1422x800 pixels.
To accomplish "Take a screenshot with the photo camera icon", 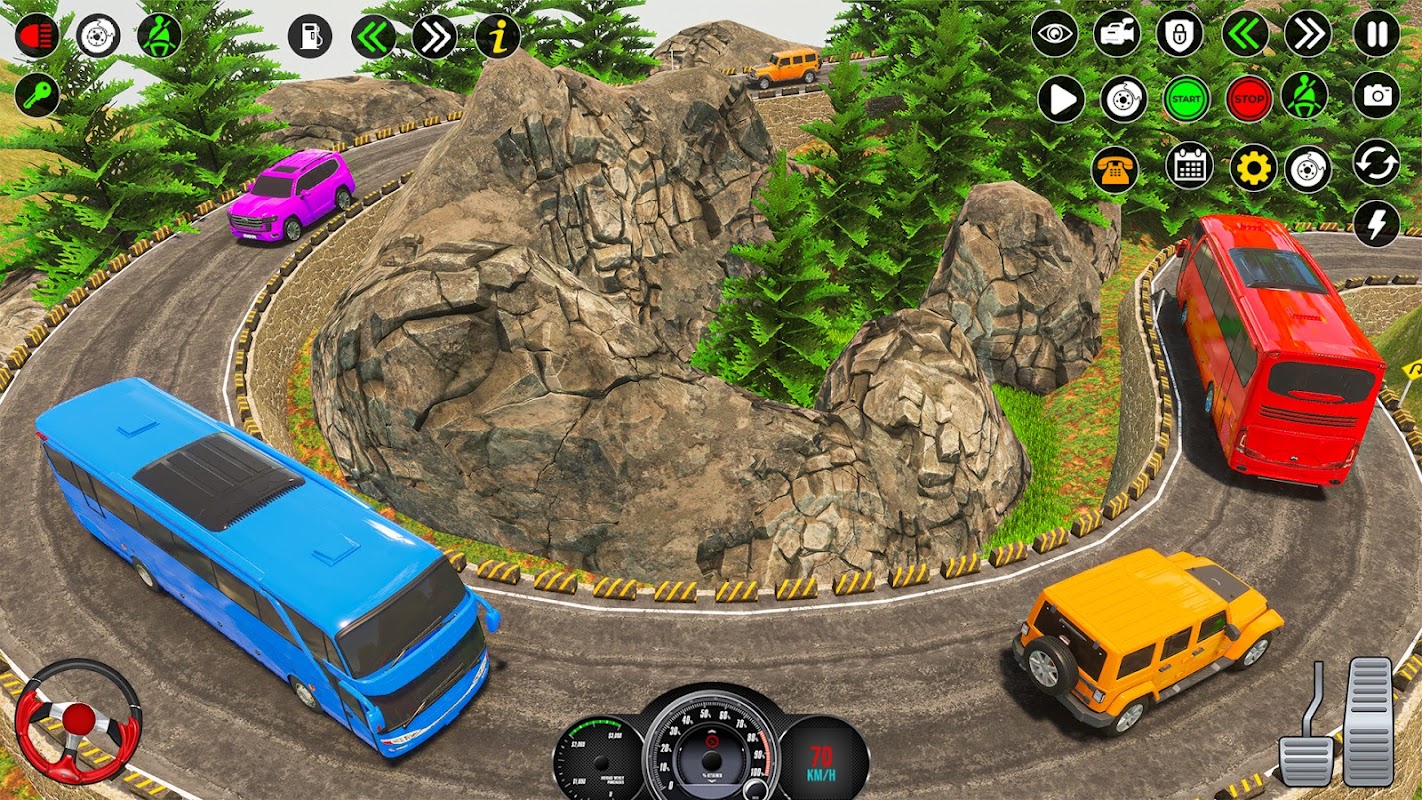I will pyautogui.click(x=1377, y=96).
